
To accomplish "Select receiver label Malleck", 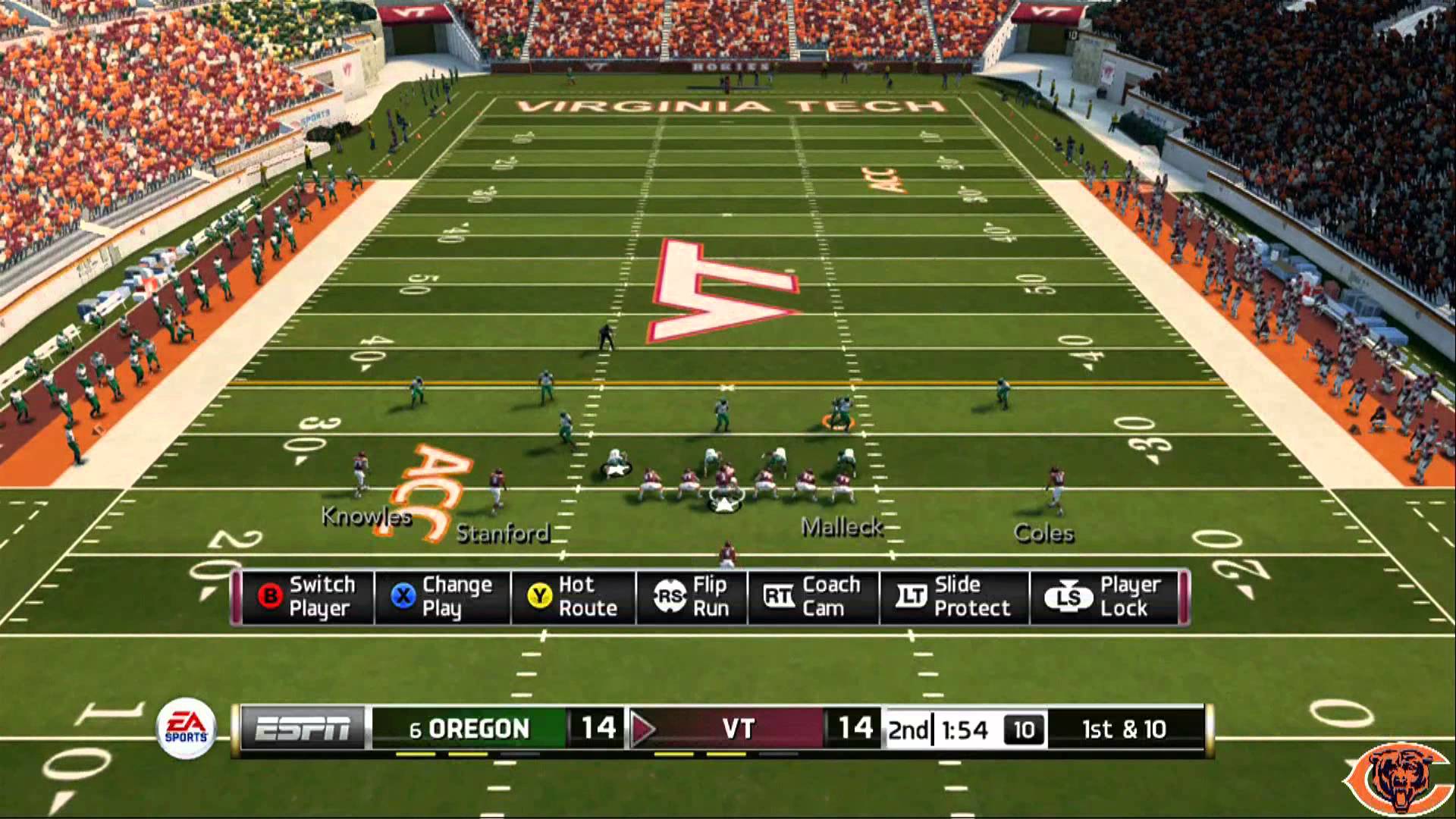I will (843, 527).
